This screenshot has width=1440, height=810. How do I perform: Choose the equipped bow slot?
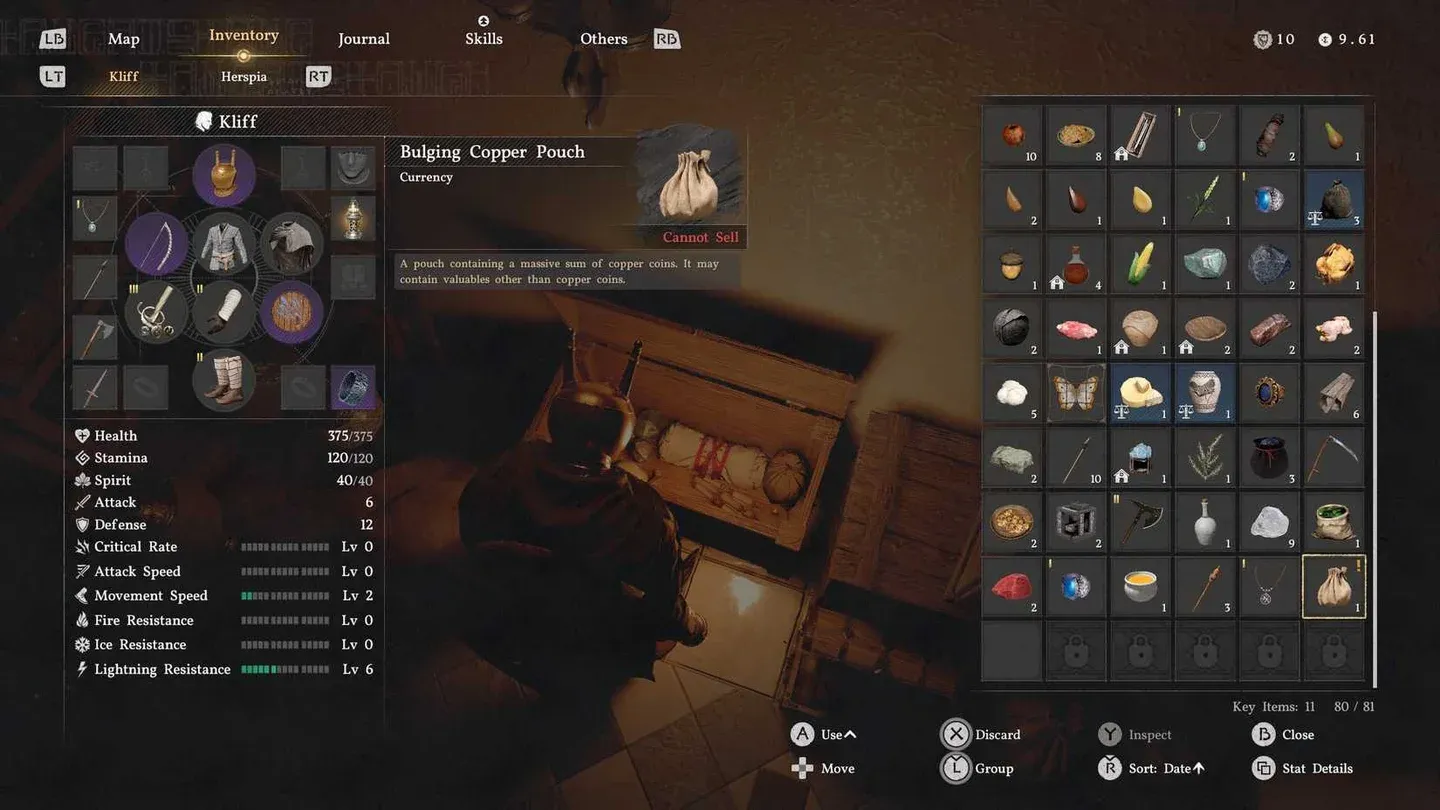pos(157,245)
